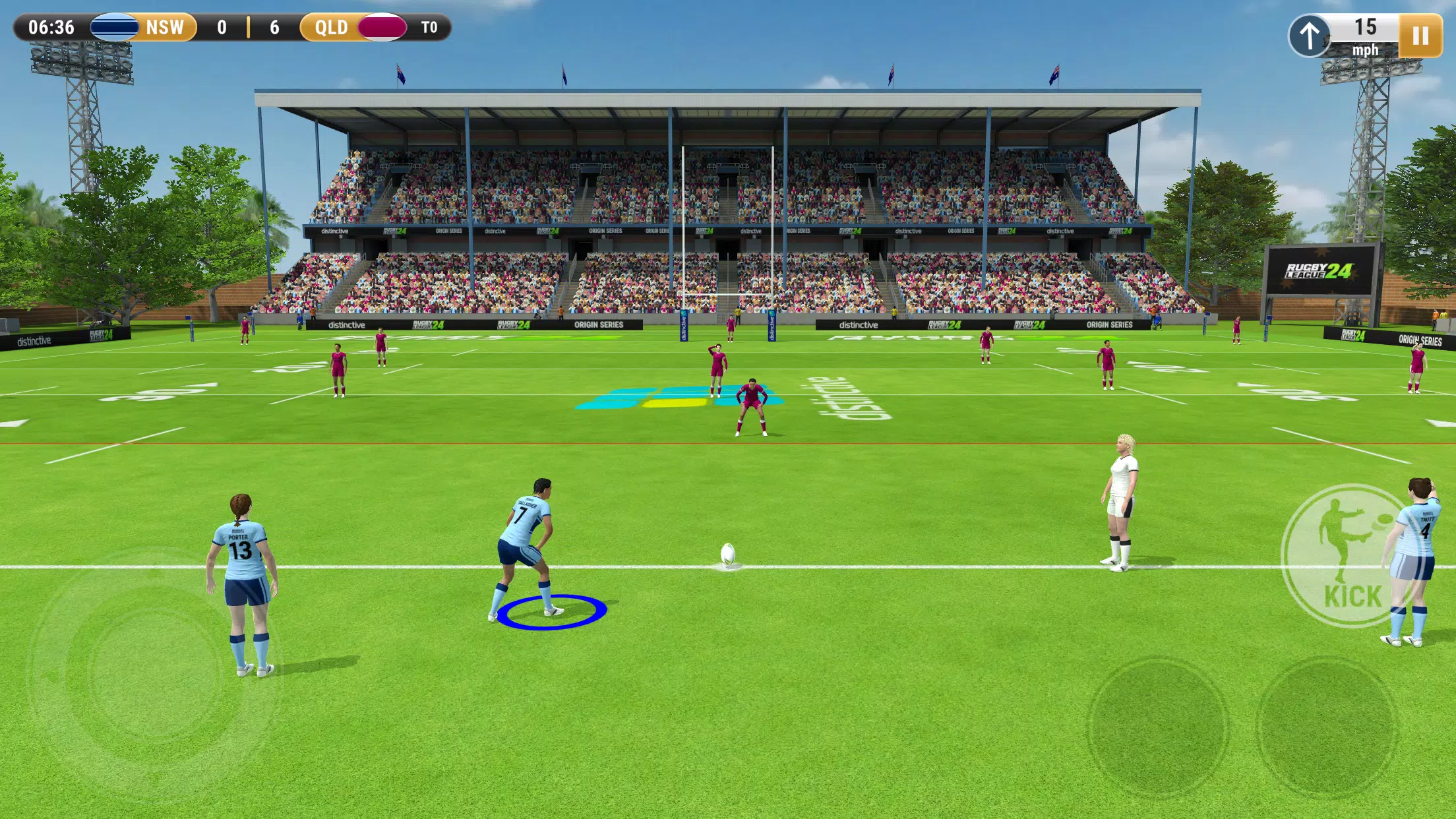The height and width of the screenshot is (819, 1456).
Task: Tap the NSW score of 0
Action: coord(221,28)
